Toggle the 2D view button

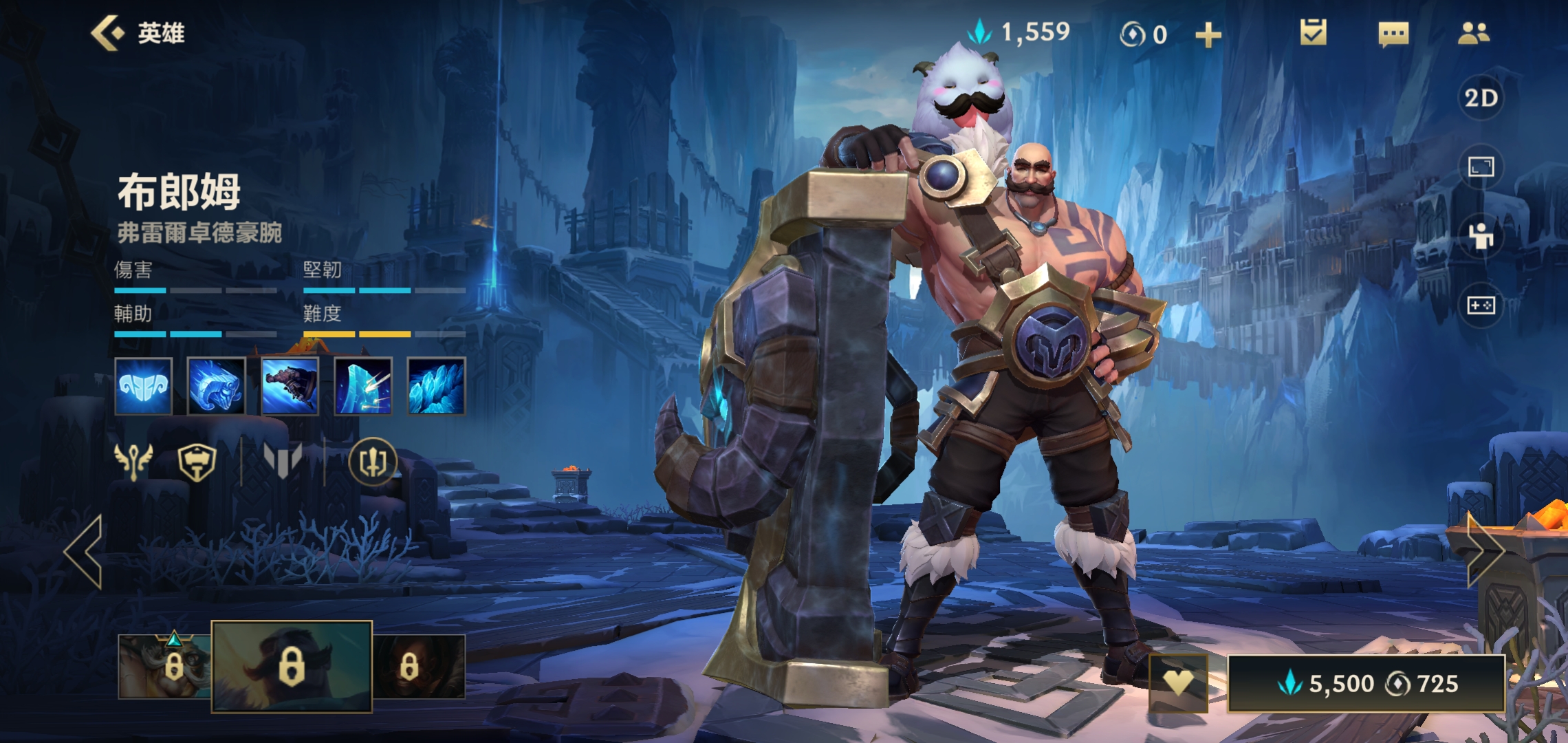point(1481,98)
